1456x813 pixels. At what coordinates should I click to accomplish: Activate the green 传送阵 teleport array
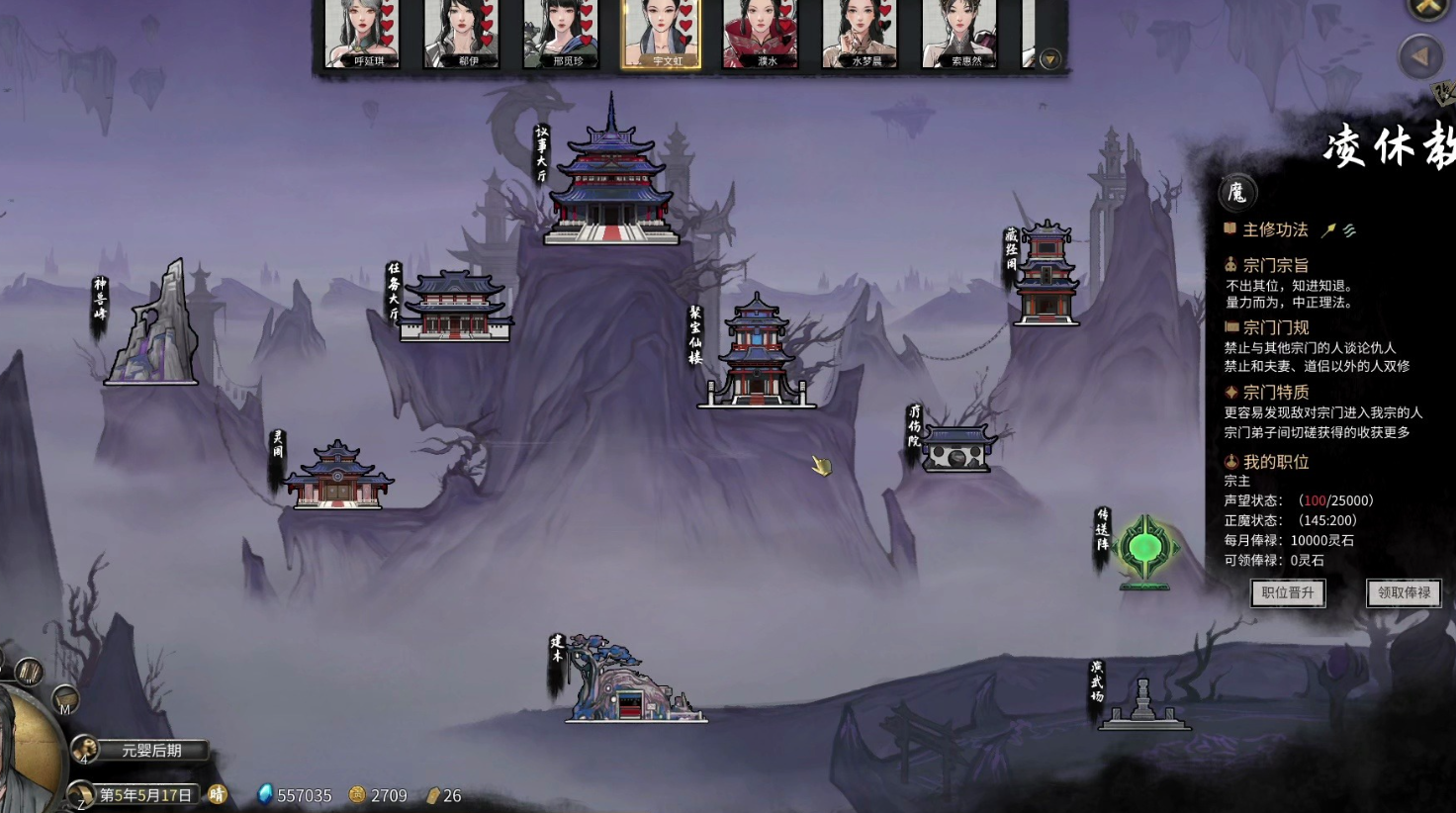(1145, 549)
